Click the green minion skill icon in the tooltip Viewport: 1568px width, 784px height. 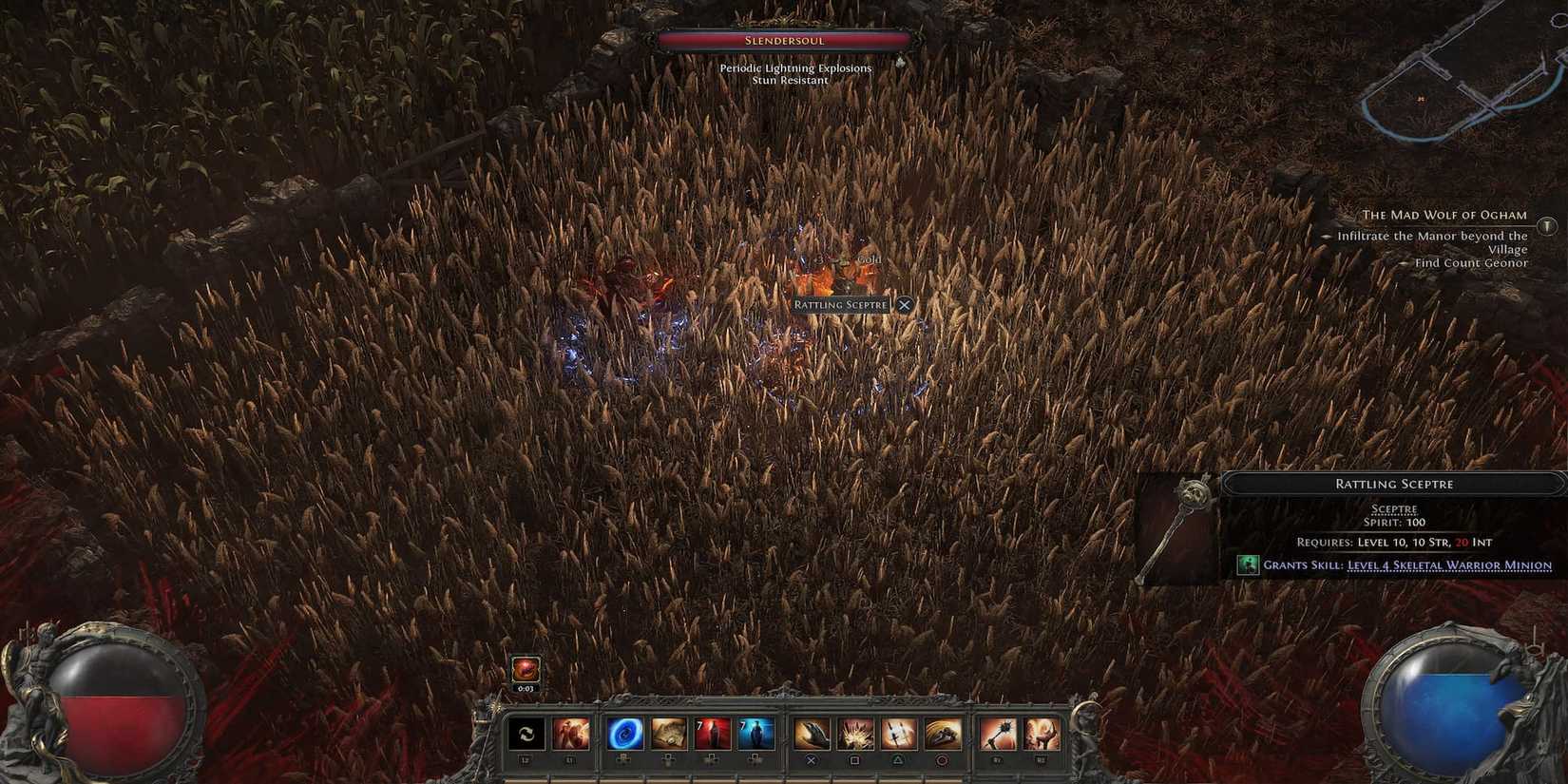[x=1248, y=564]
